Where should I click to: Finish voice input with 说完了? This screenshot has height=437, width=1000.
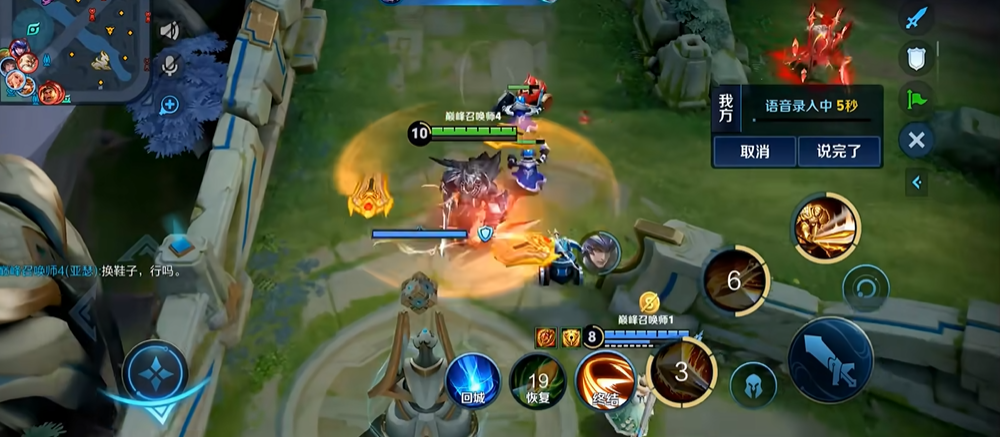coord(839,152)
